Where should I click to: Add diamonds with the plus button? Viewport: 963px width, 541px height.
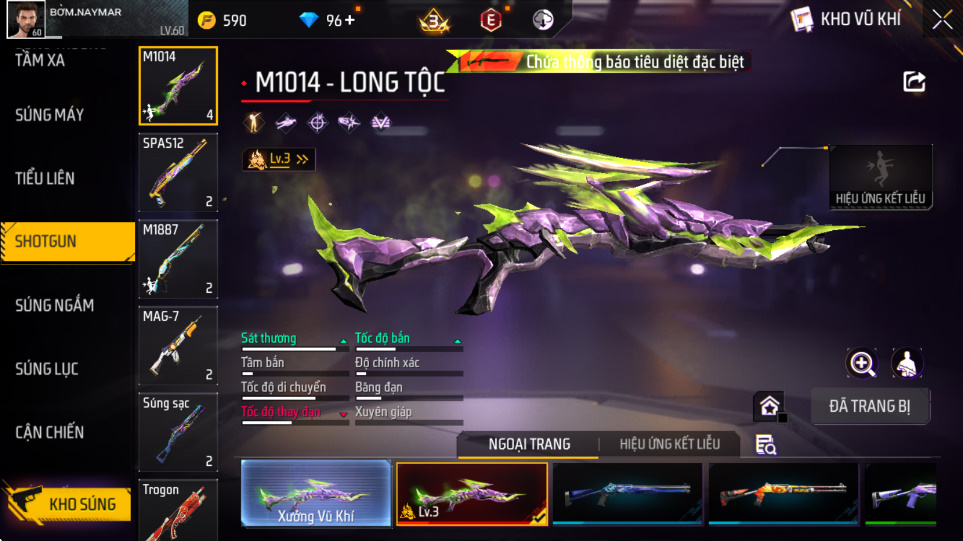pos(349,20)
